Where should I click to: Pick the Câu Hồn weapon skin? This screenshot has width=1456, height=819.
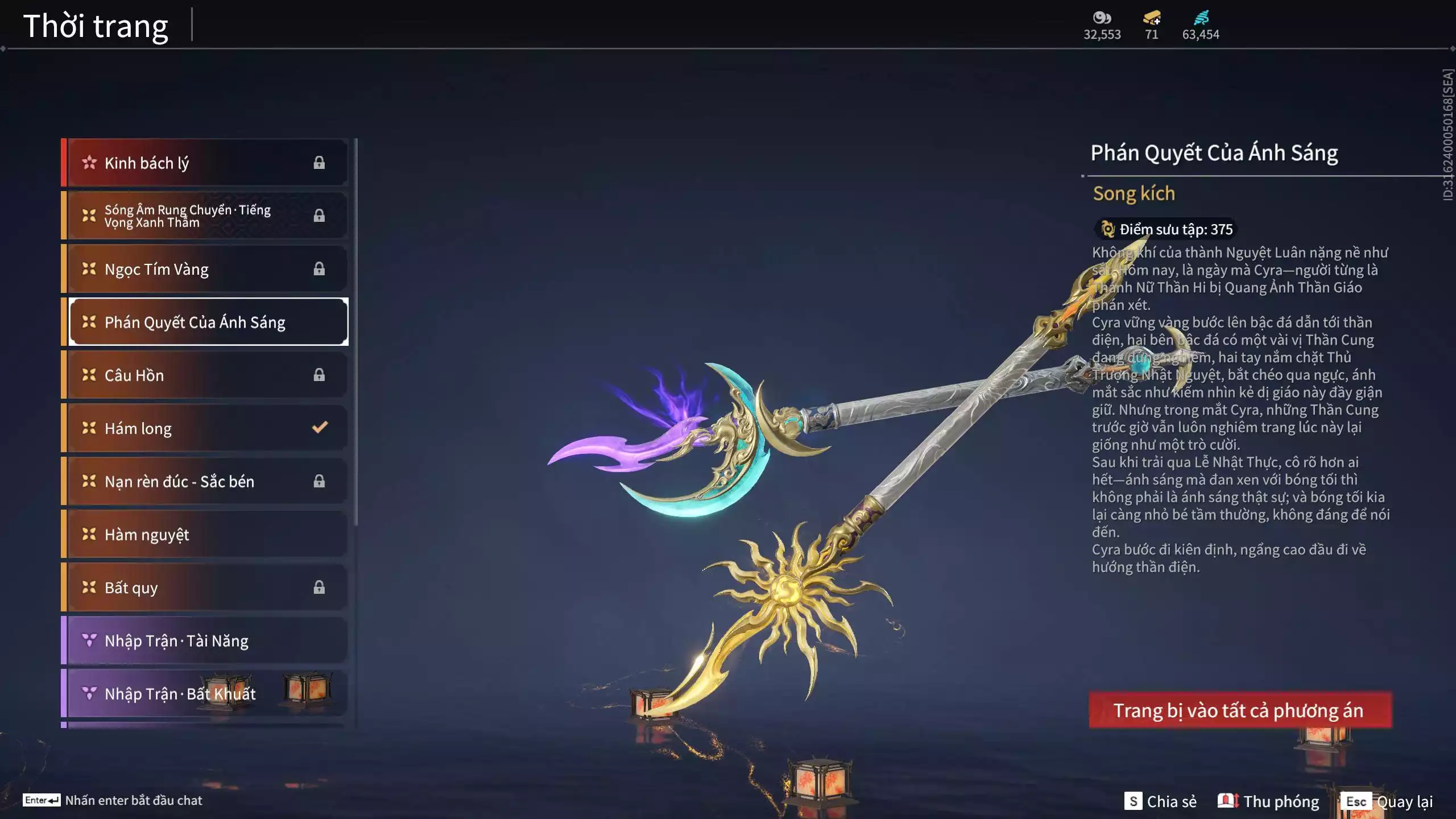[x=205, y=375]
